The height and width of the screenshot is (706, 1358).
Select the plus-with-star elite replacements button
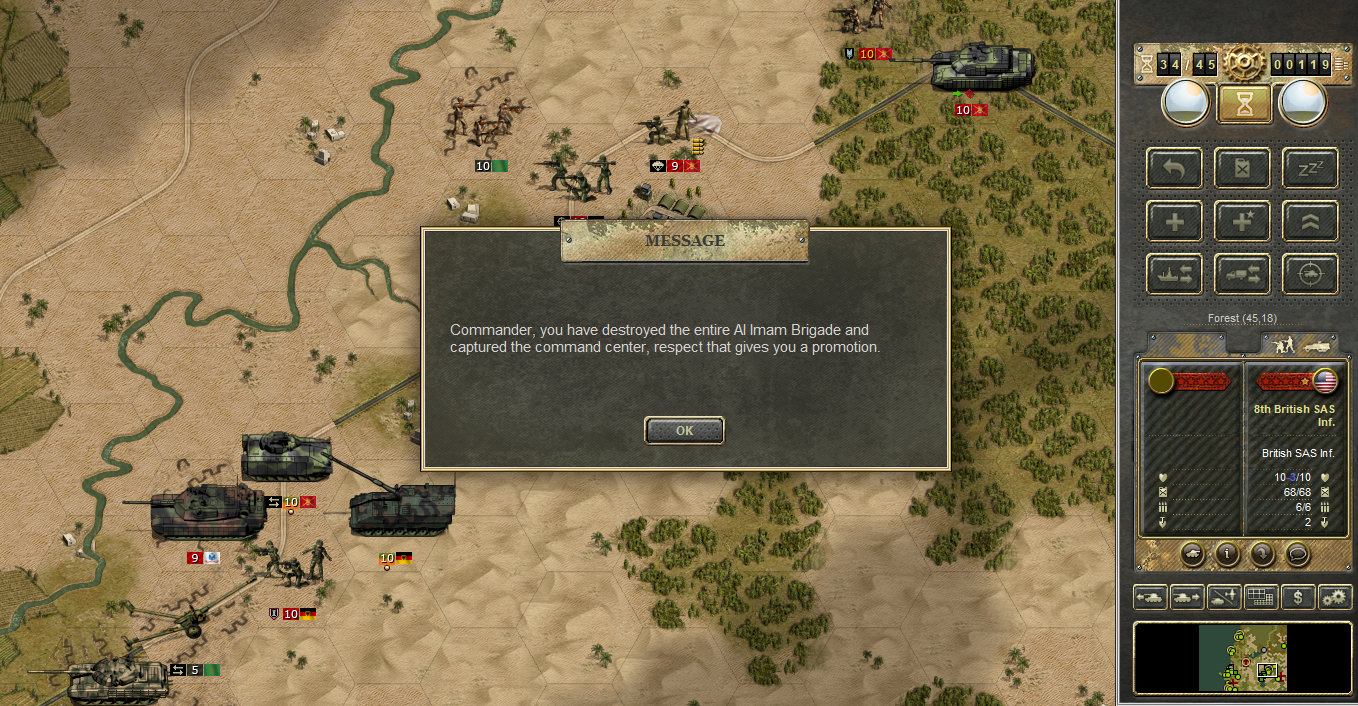pos(1242,221)
